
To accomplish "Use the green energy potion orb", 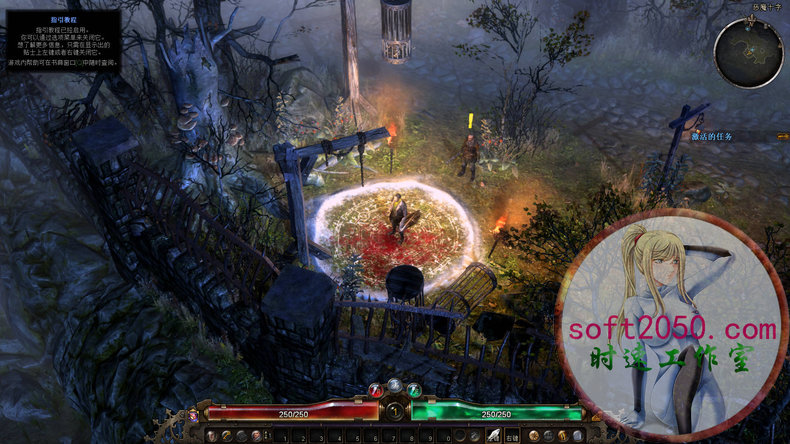I will [414, 390].
